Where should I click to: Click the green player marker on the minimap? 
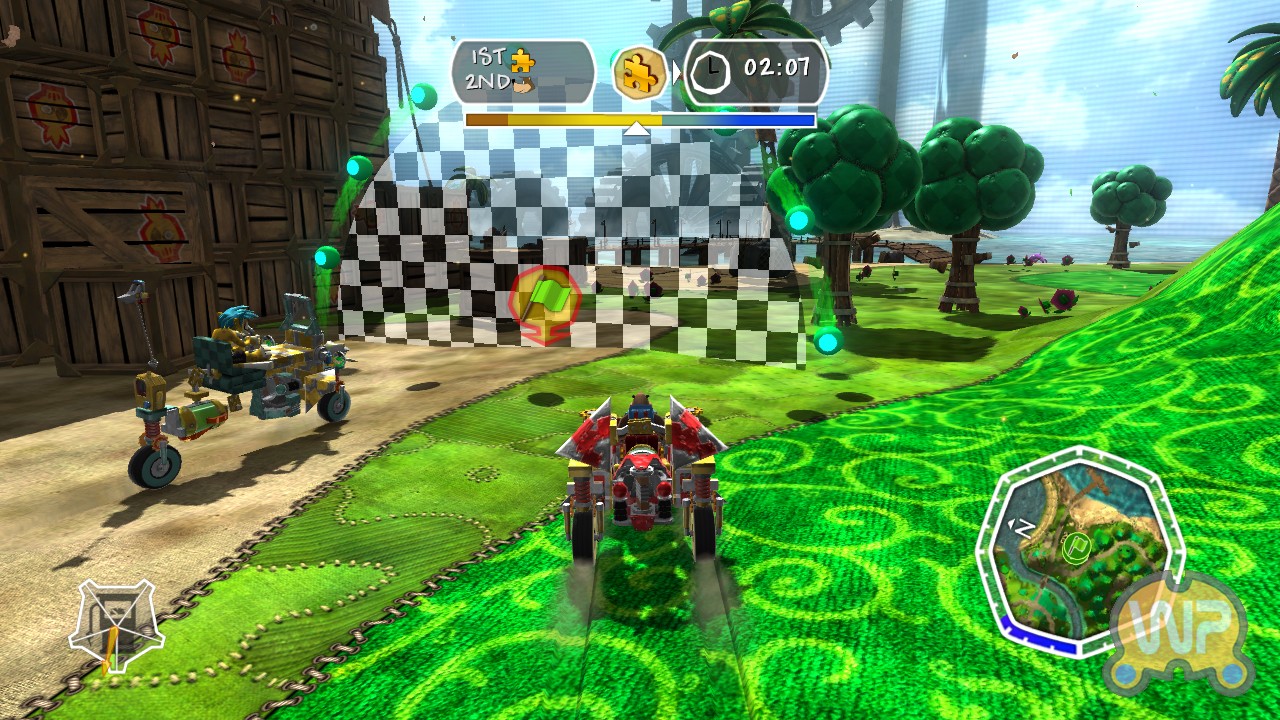click(x=1076, y=548)
